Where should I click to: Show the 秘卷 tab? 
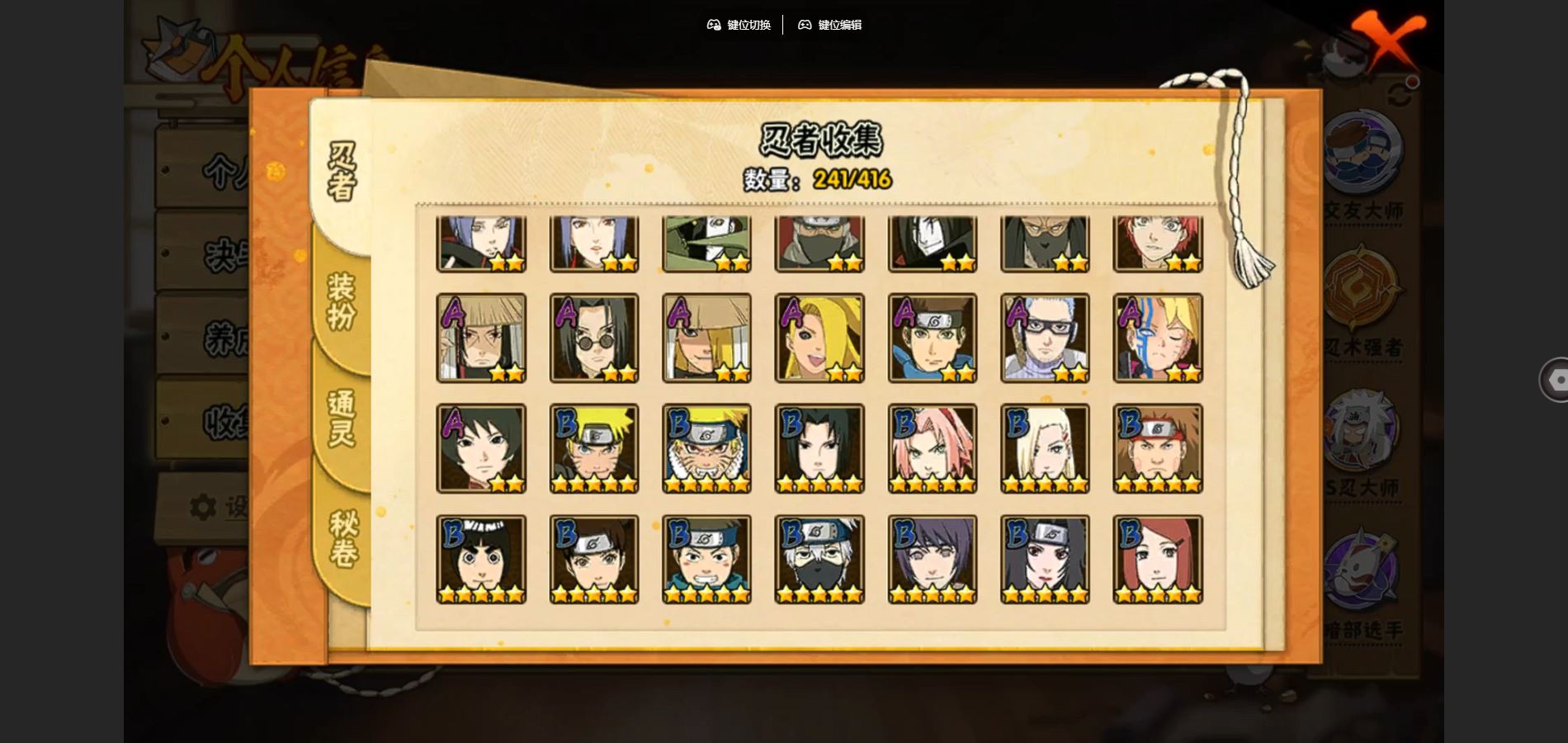pyautogui.click(x=342, y=538)
